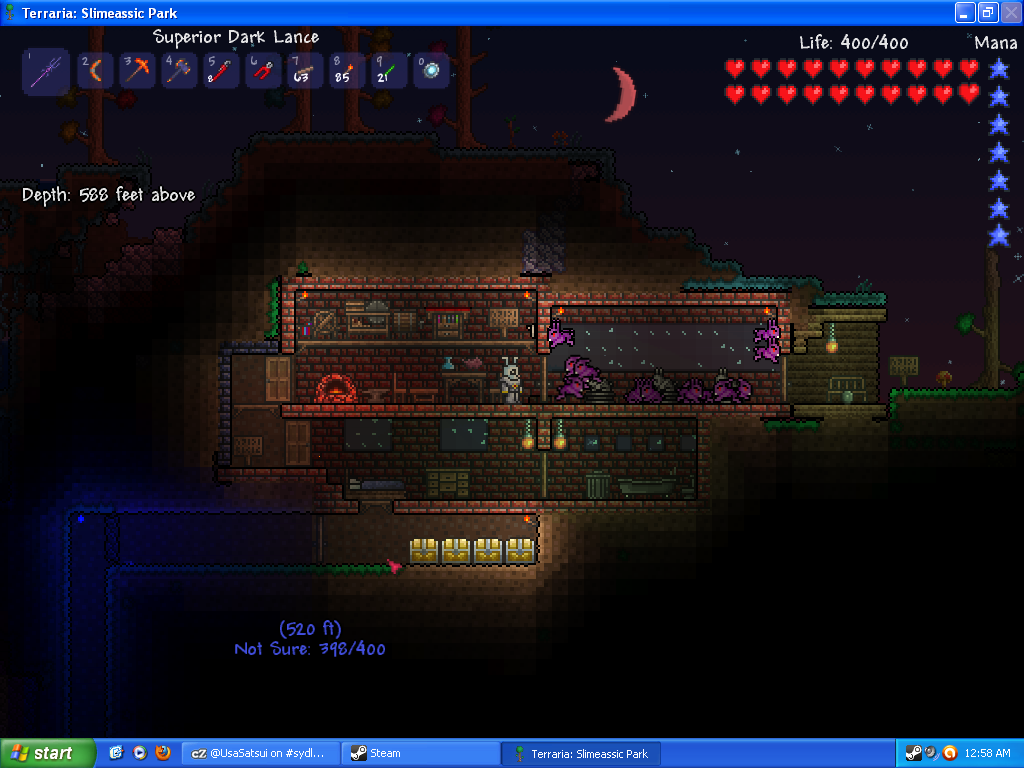Open the Windows Start menu
The height and width of the screenshot is (768, 1024).
point(48,753)
